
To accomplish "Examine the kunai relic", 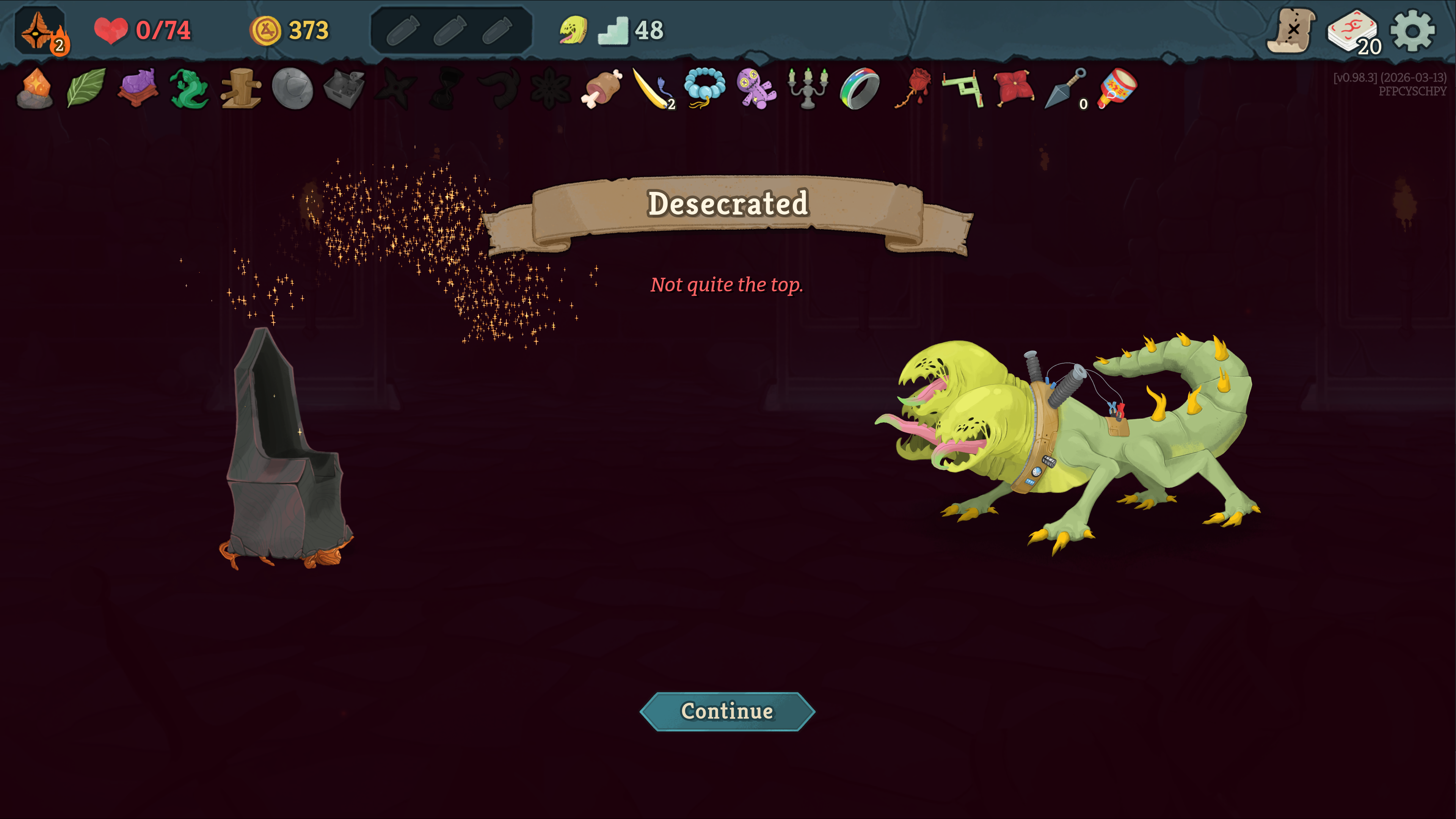I will click(x=1065, y=89).
